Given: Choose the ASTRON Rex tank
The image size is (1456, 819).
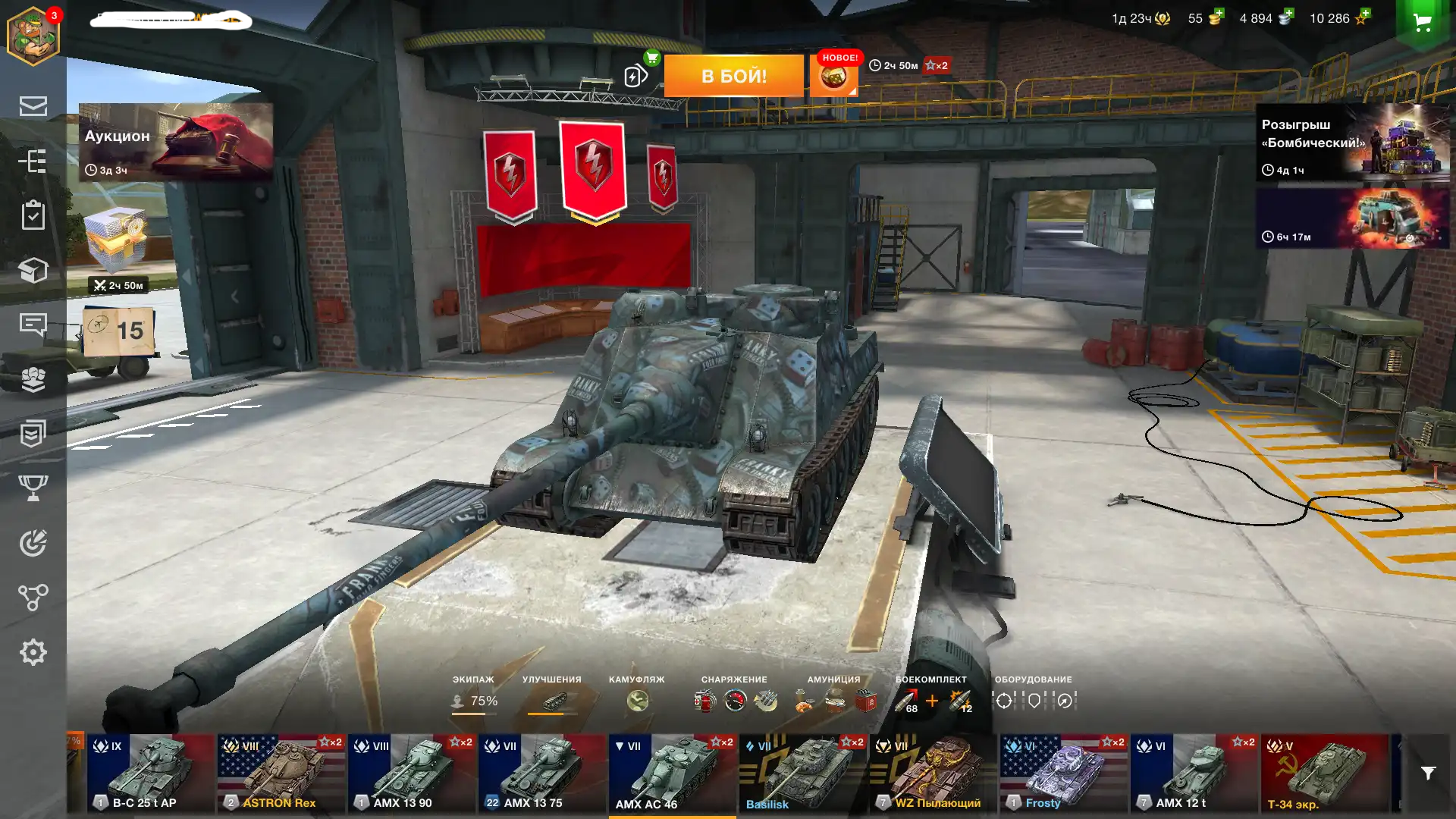Looking at the screenshot, I should [281, 773].
